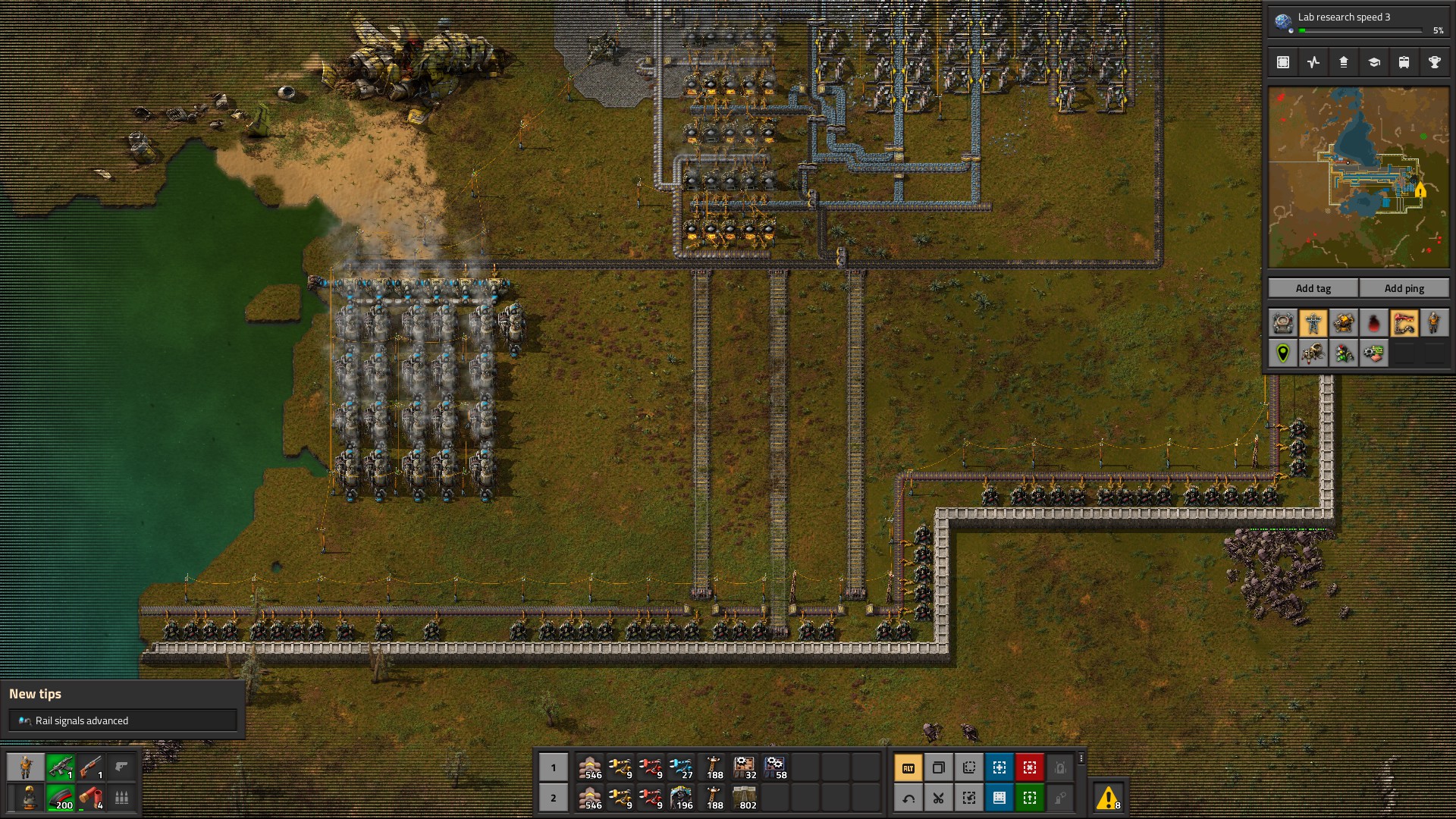Pick the blue fast inserter from the quickbar
The image size is (1456, 819).
coord(681,767)
